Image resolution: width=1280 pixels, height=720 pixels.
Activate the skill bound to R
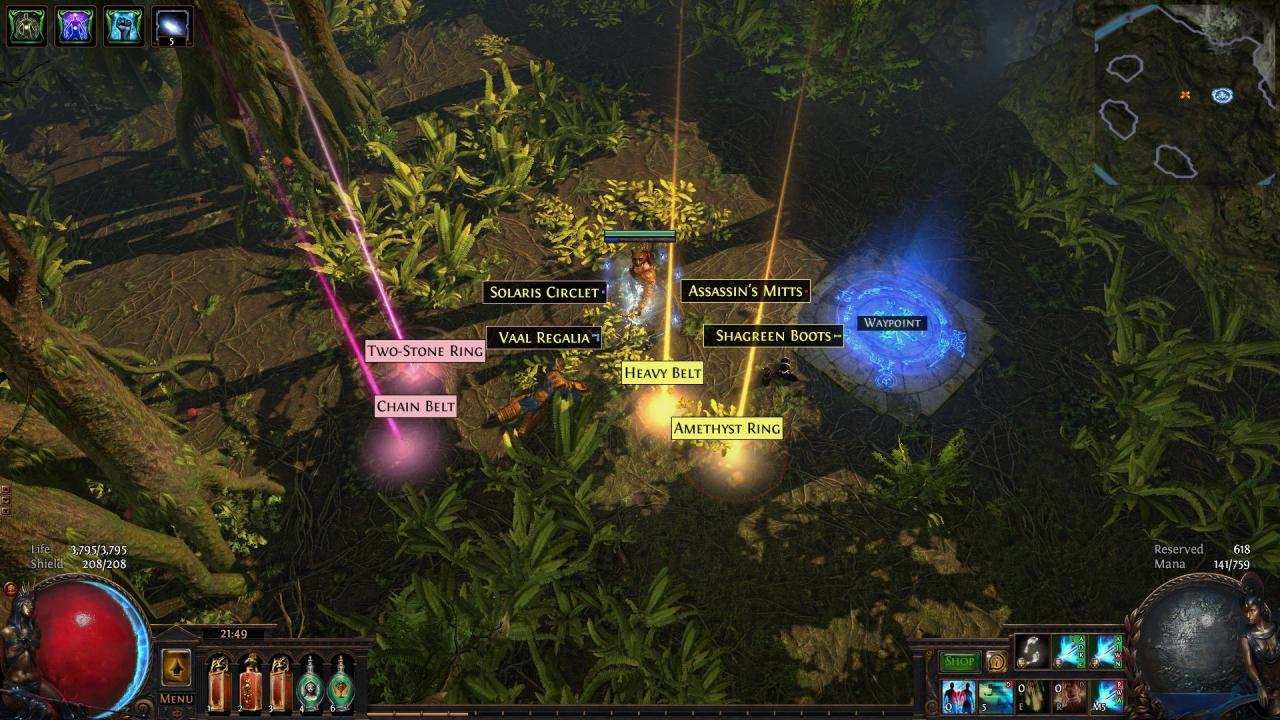pos(1070,696)
